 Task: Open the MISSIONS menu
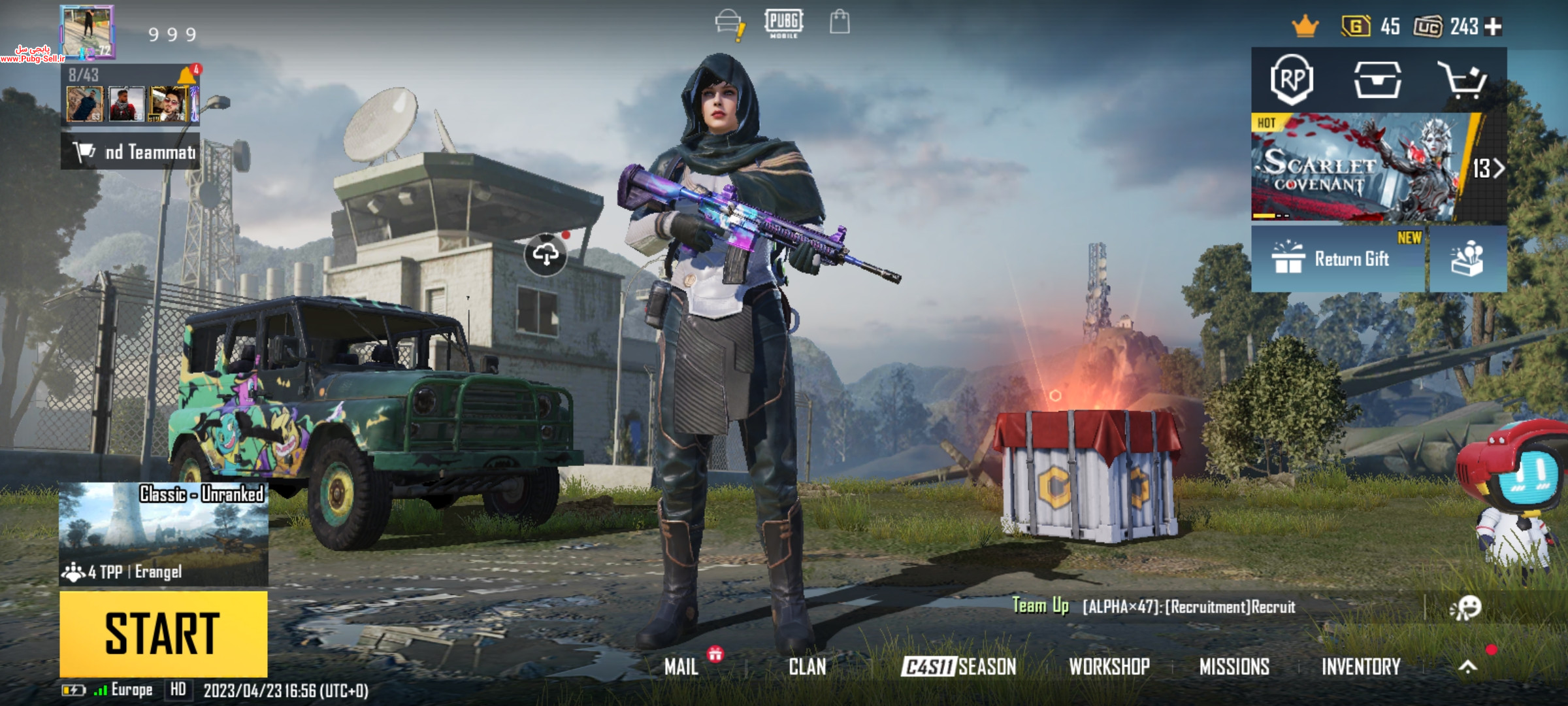pyautogui.click(x=1234, y=666)
